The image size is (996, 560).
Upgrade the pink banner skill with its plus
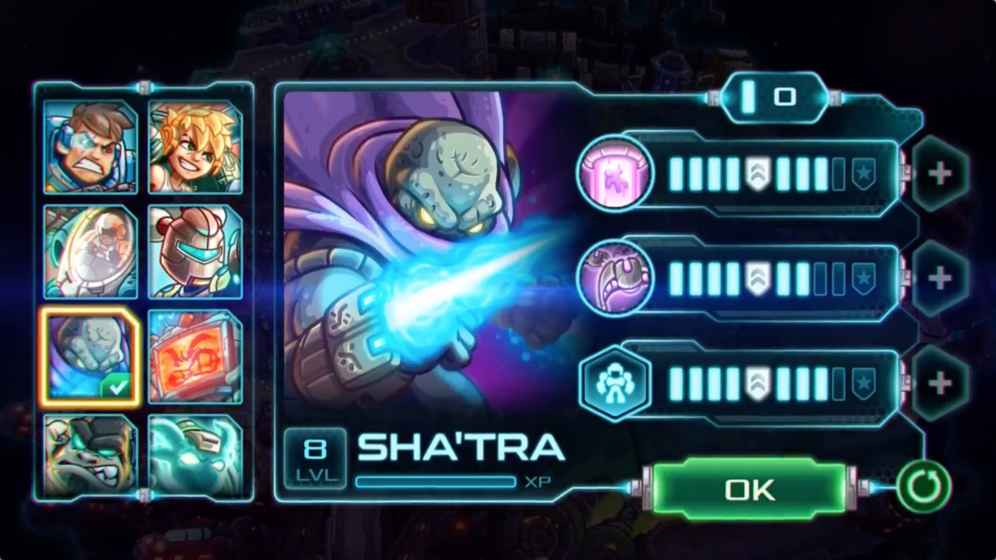coord(938,175)
